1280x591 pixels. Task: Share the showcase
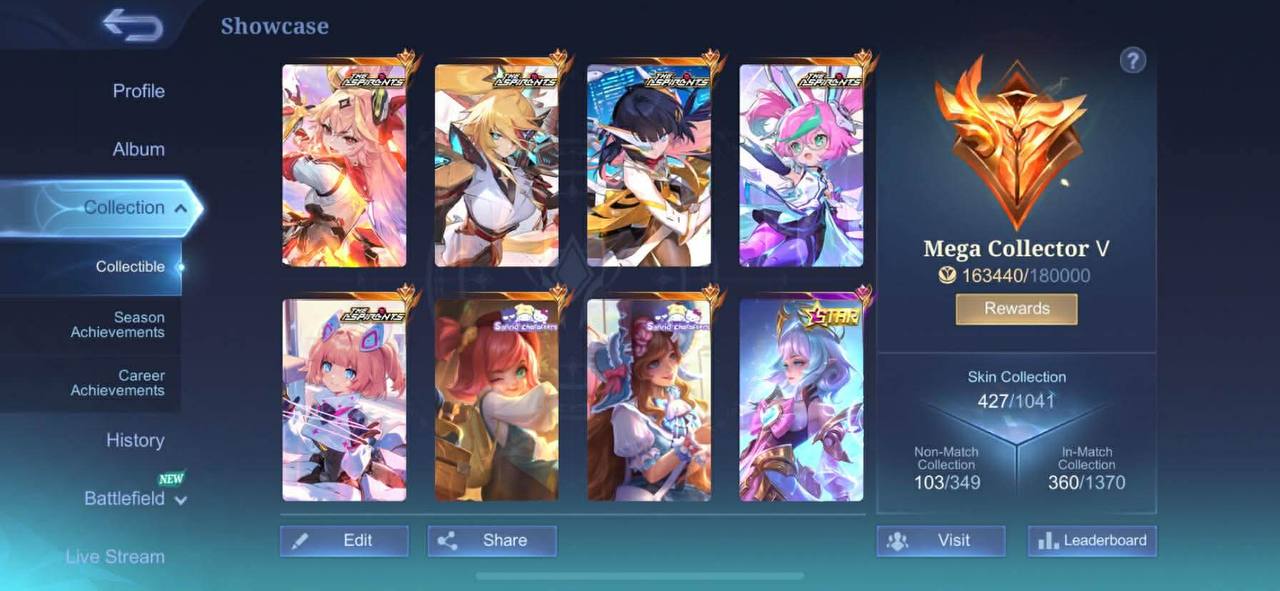tap(492, 540)
